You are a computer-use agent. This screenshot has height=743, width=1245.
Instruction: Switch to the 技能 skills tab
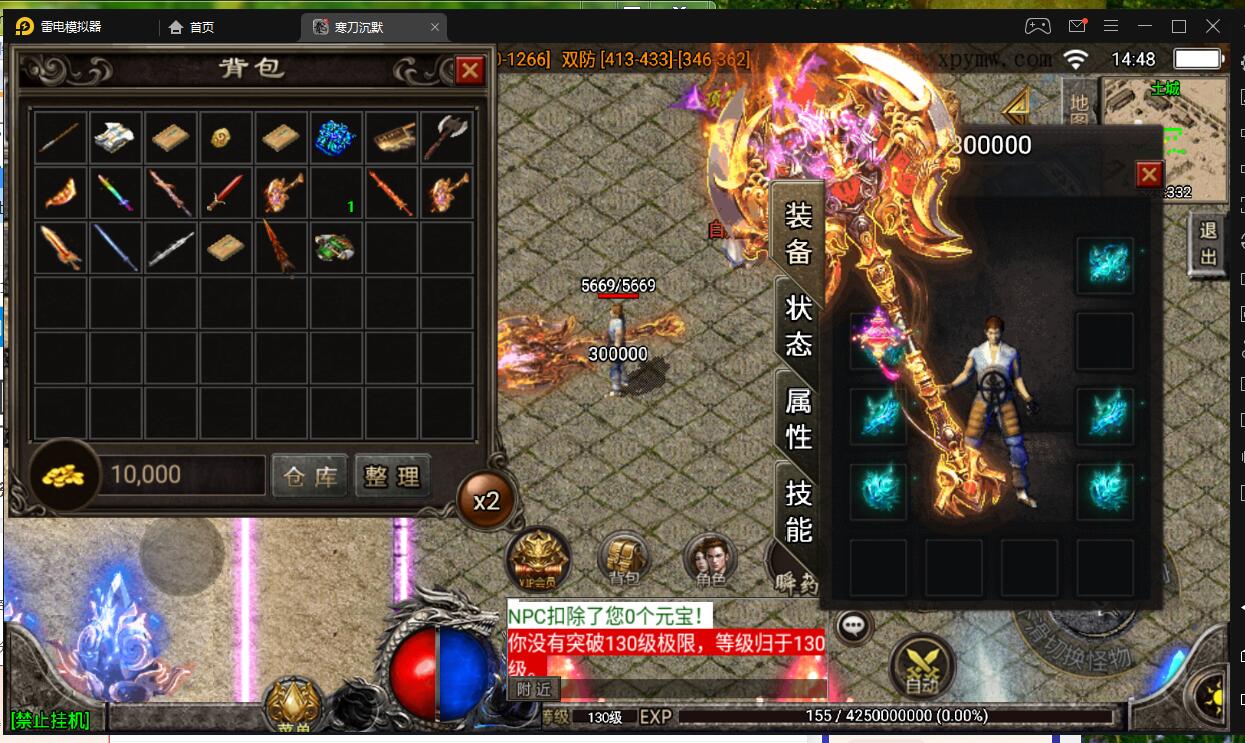[x=798, y=510]
